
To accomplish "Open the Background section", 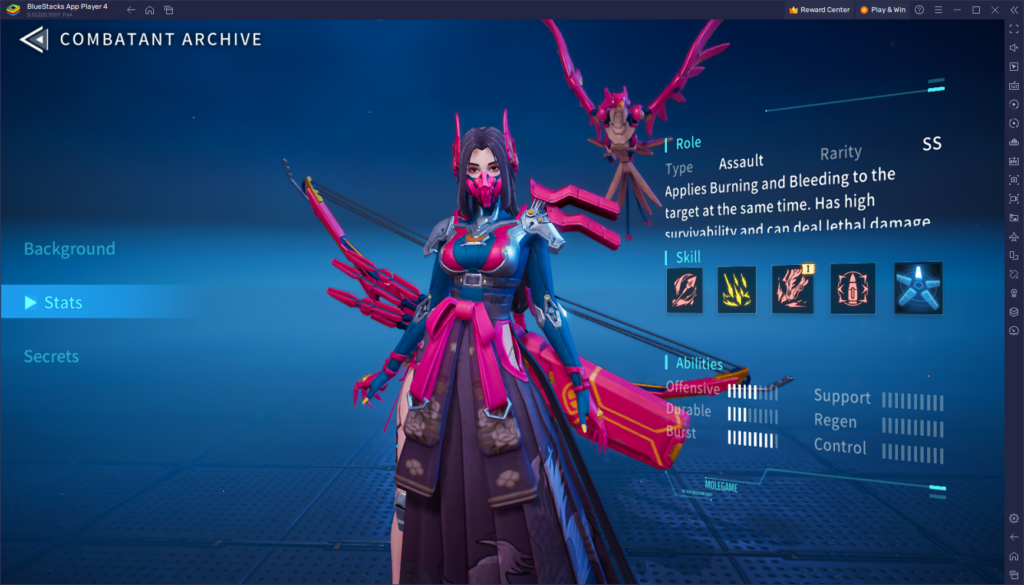I will click(69, 248).
